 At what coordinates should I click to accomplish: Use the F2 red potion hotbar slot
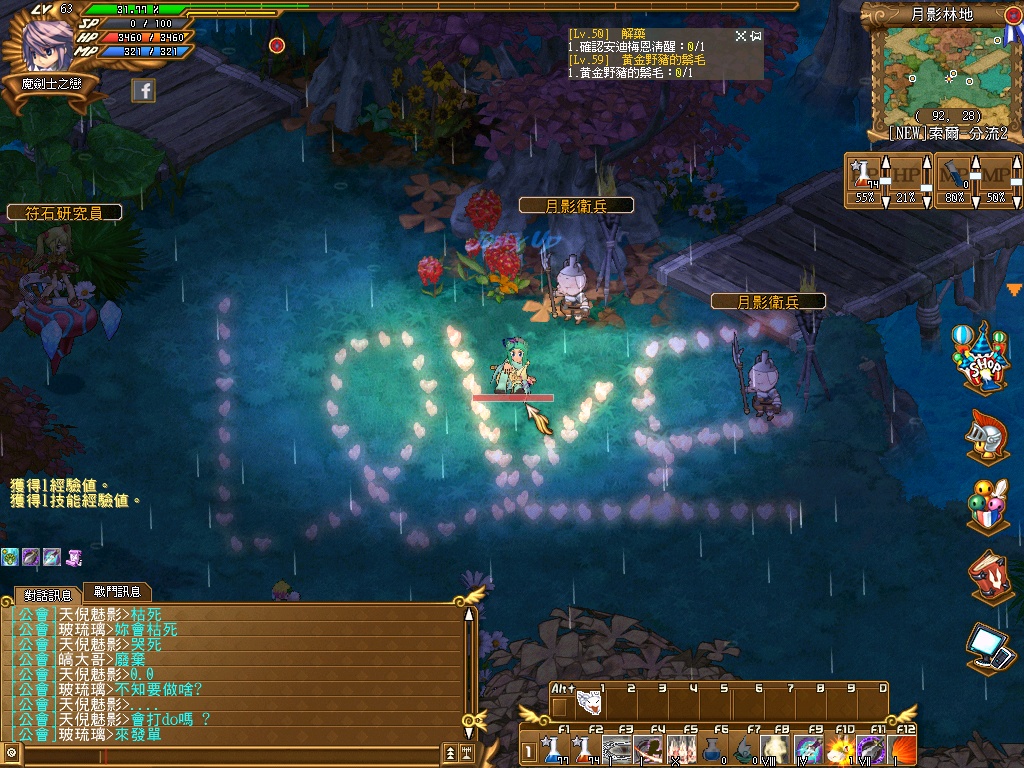coord(582,748)
